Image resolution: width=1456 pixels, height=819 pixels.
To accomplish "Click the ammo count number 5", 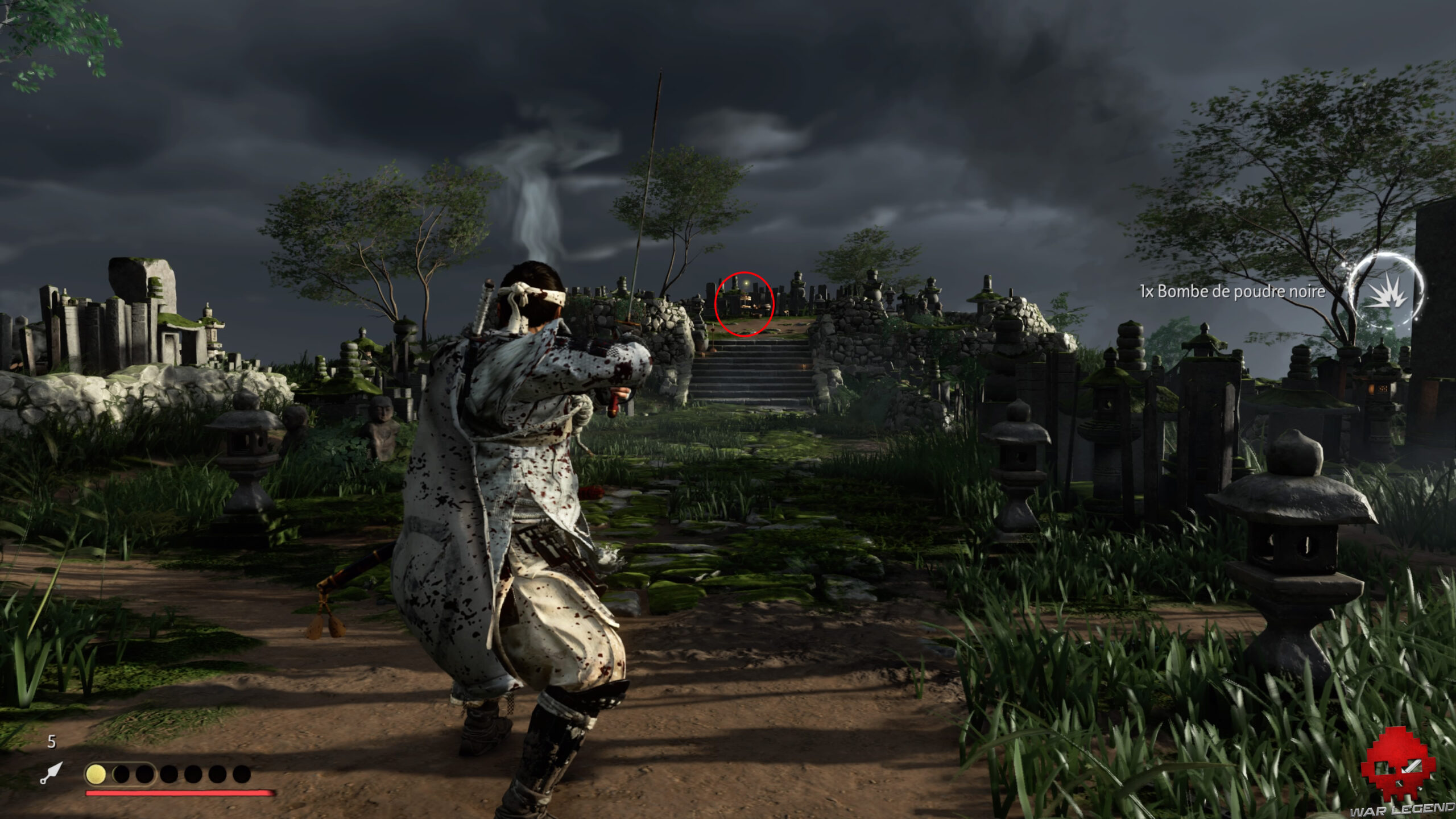I will click(x=51, y=742).
